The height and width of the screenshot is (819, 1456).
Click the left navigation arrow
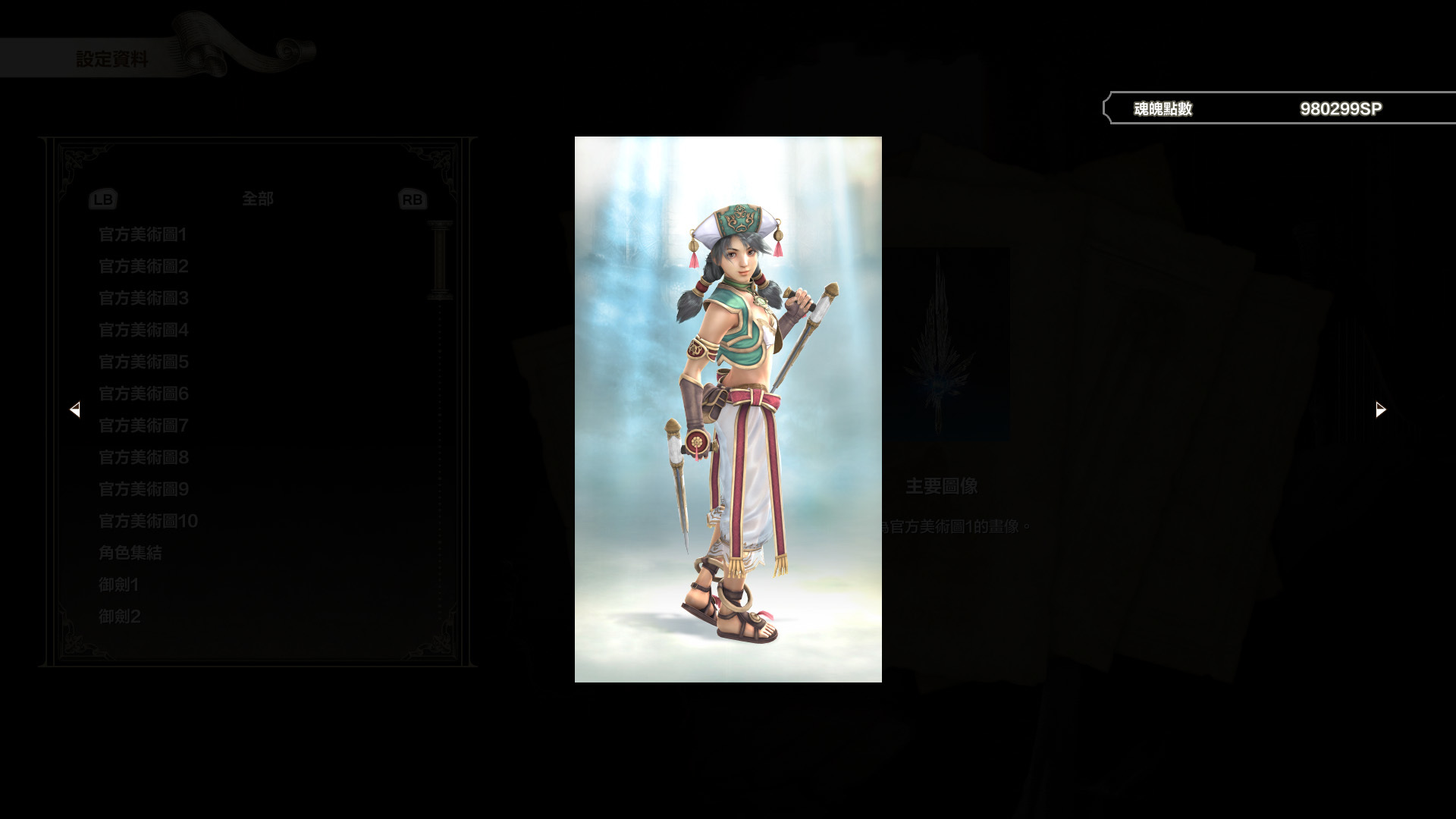pos(75,409)
